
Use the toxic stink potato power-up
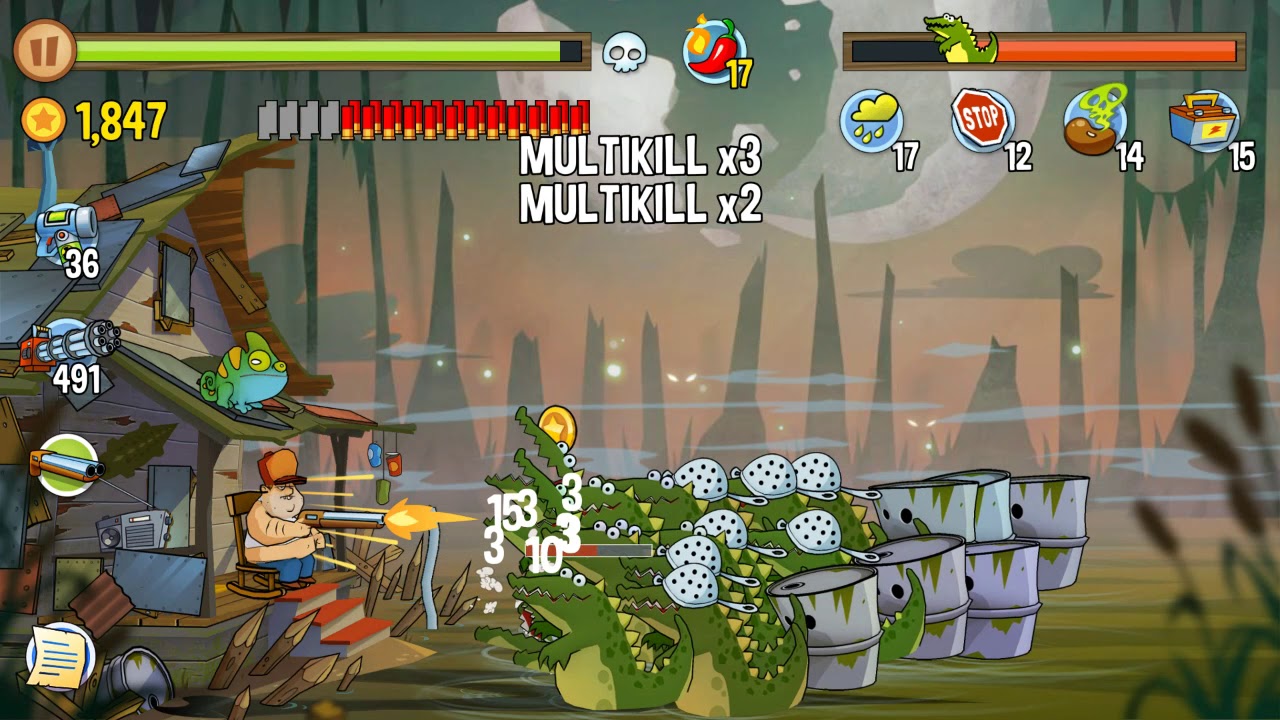[1094, 121]
